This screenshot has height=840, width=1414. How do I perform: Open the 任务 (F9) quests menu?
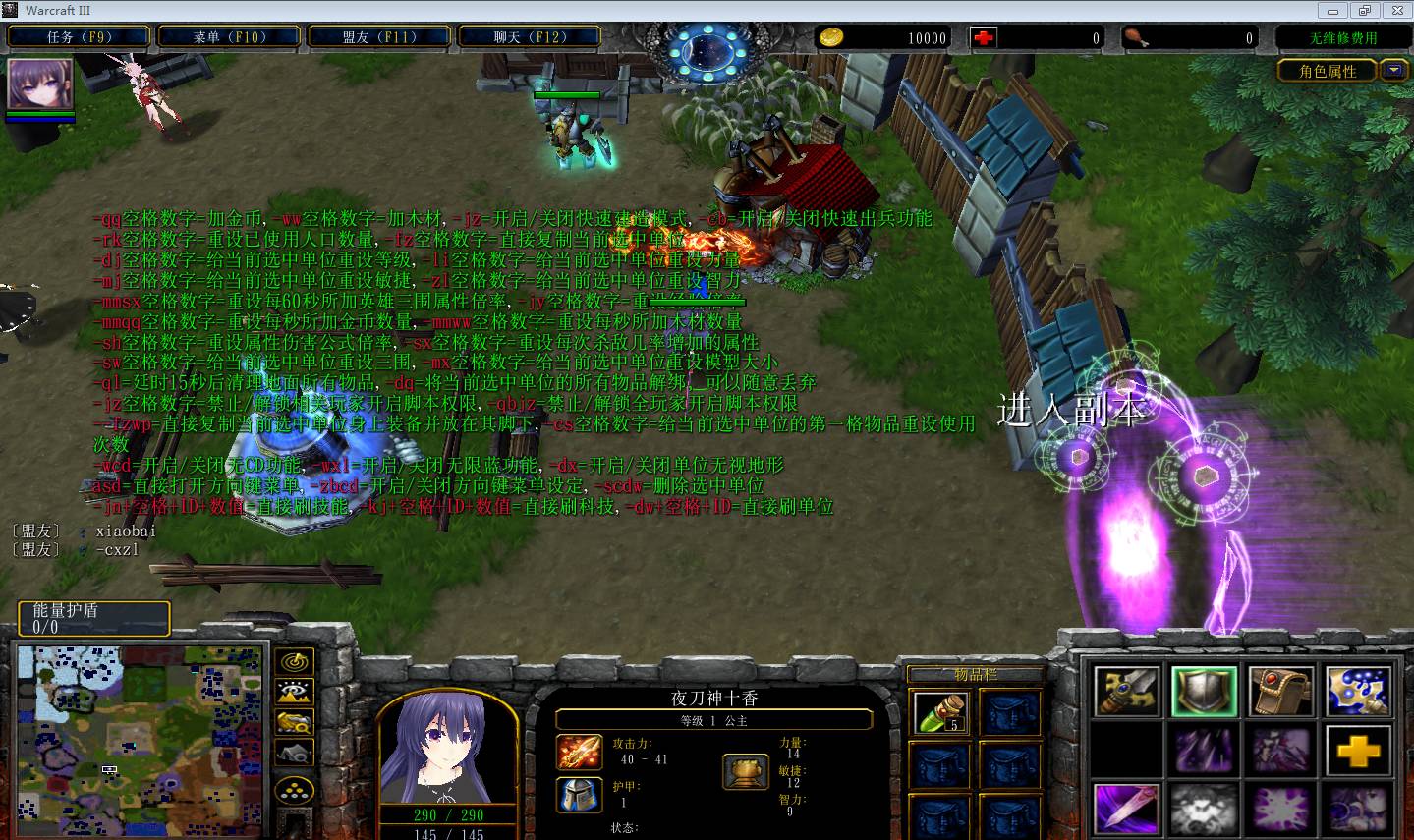[80, 37]
